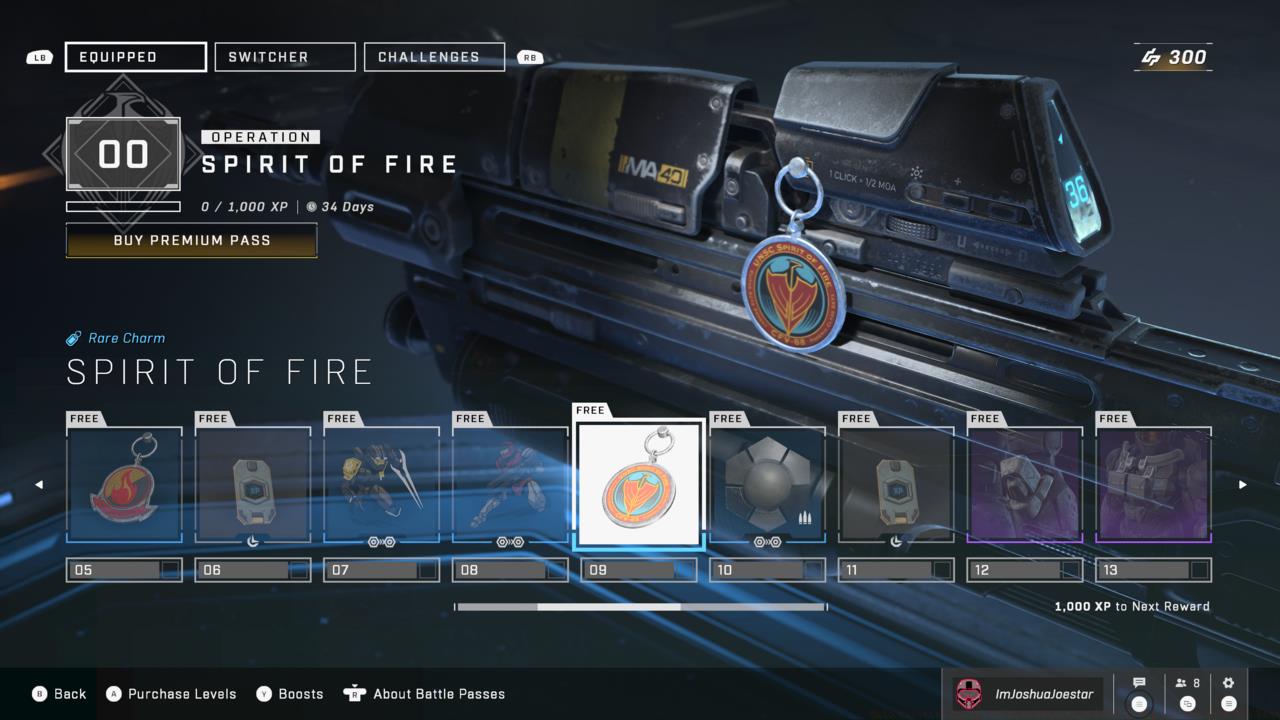Click the Buy Premium Pass button

[x=191, y=240]
